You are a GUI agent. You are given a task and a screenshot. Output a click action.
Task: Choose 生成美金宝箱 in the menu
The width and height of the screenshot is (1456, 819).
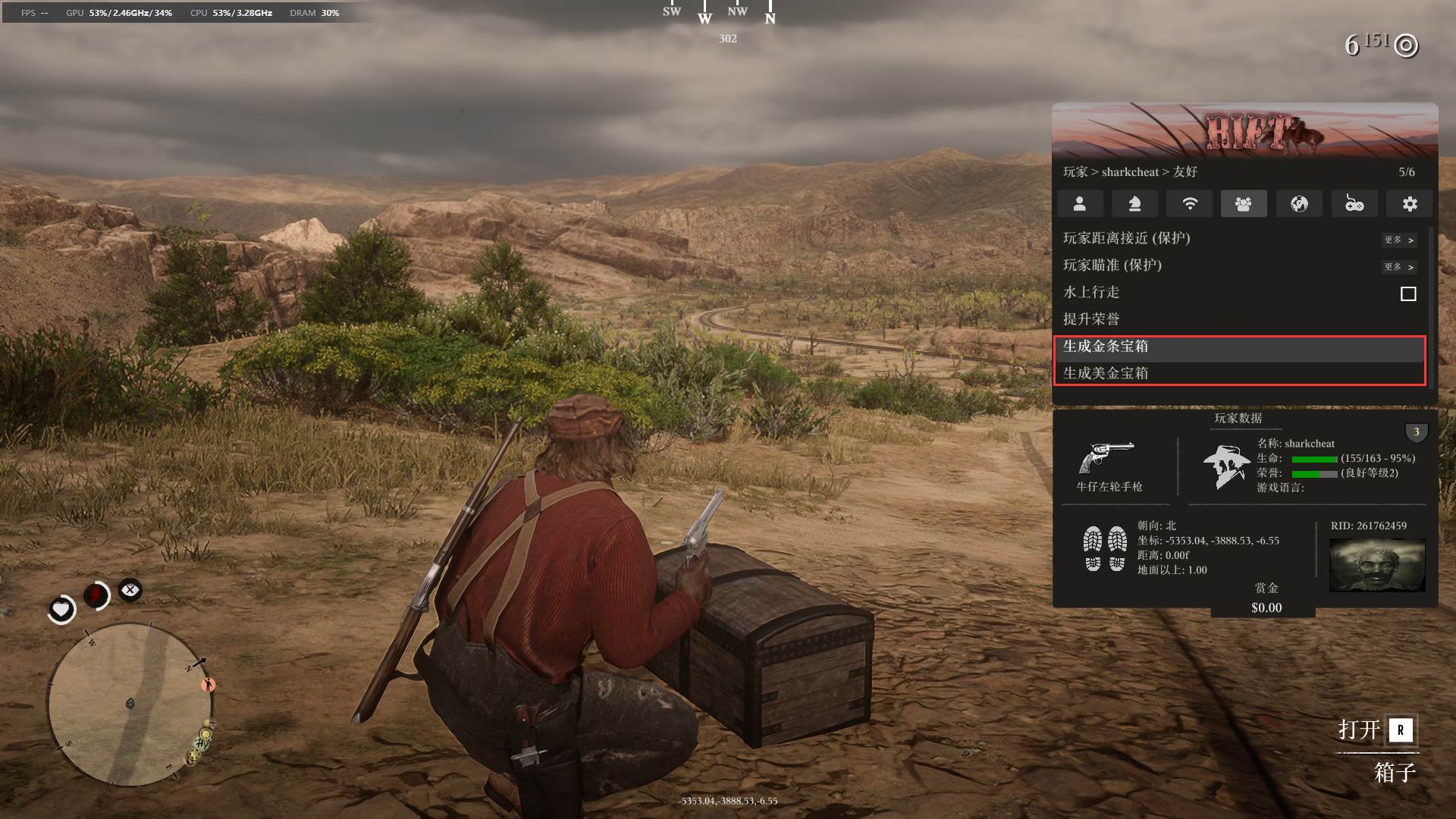[1106, 373]
